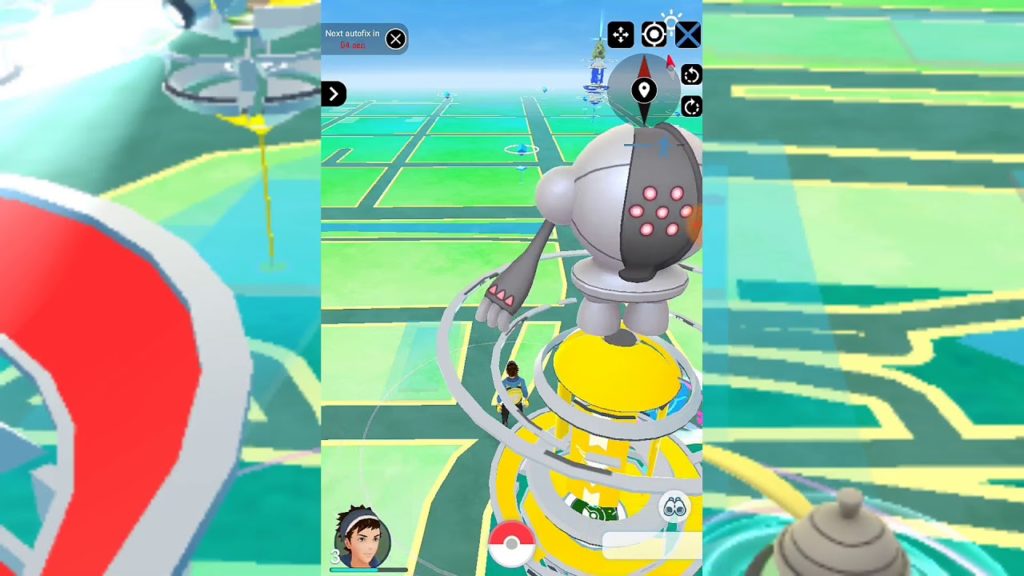Close the Next autofix timer popup
1024x576 pixels.
tap(396, 39)
